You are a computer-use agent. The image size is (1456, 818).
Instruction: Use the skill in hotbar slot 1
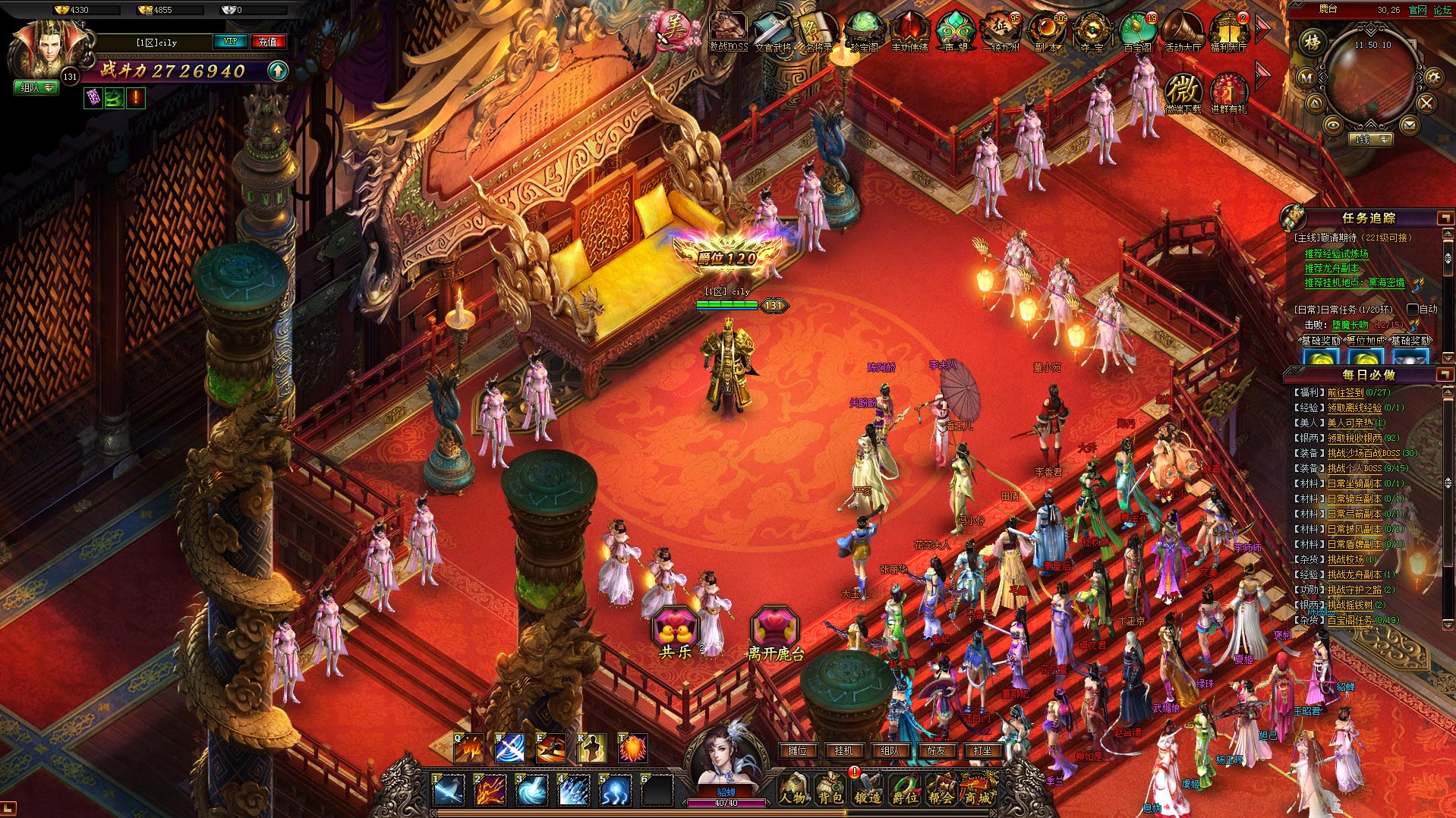point(448,791)
